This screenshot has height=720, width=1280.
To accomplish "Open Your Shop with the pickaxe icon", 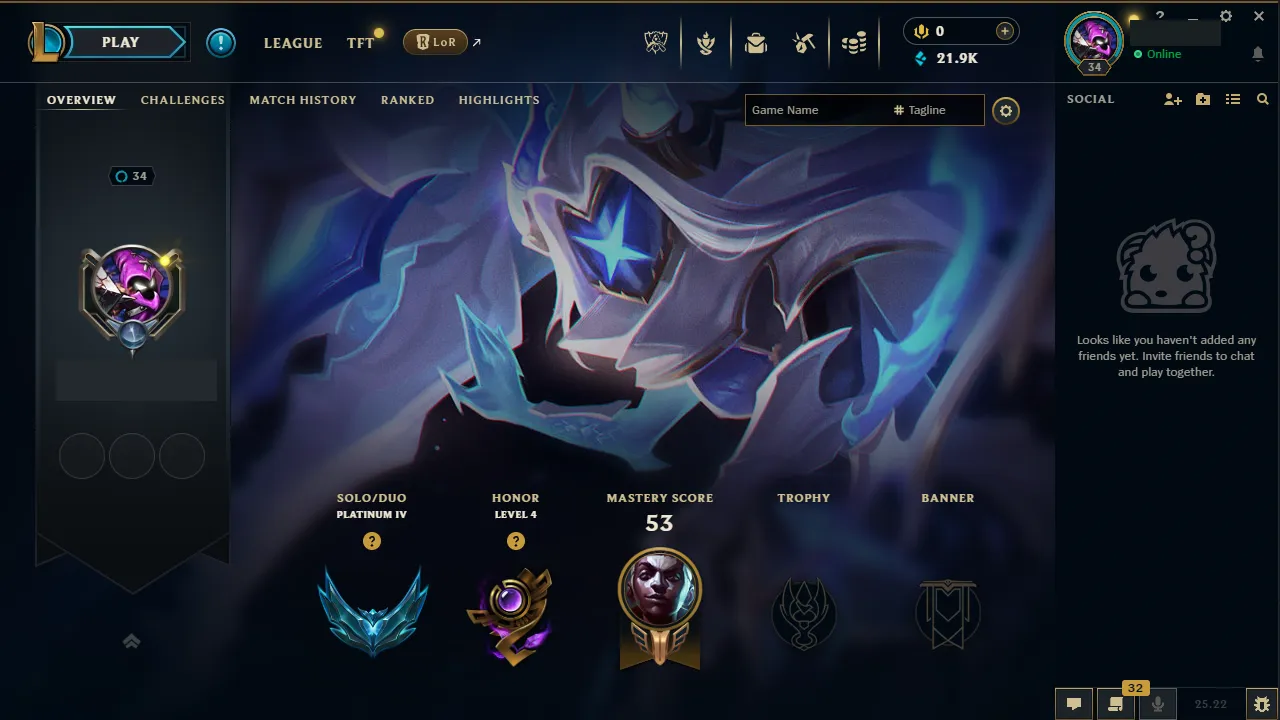I will (x=805, y=42).
